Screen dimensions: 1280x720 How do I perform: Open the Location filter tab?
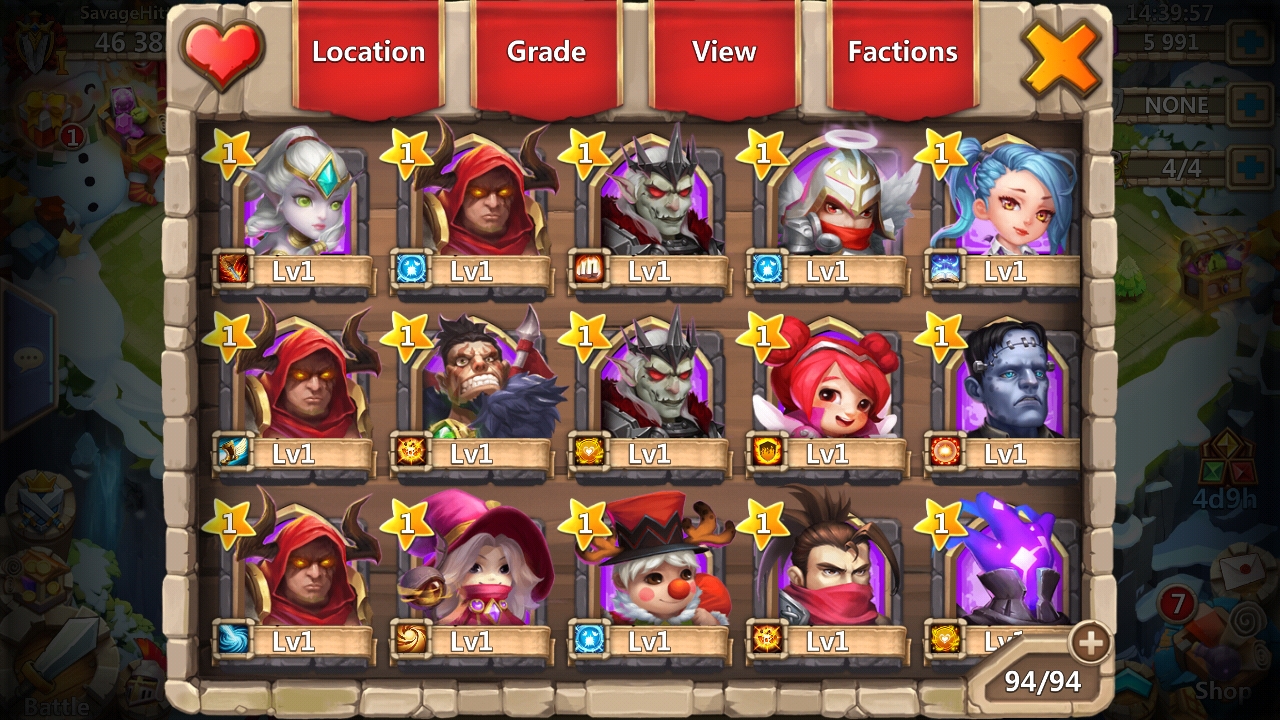pyautogui.click(x=368, y=53)
